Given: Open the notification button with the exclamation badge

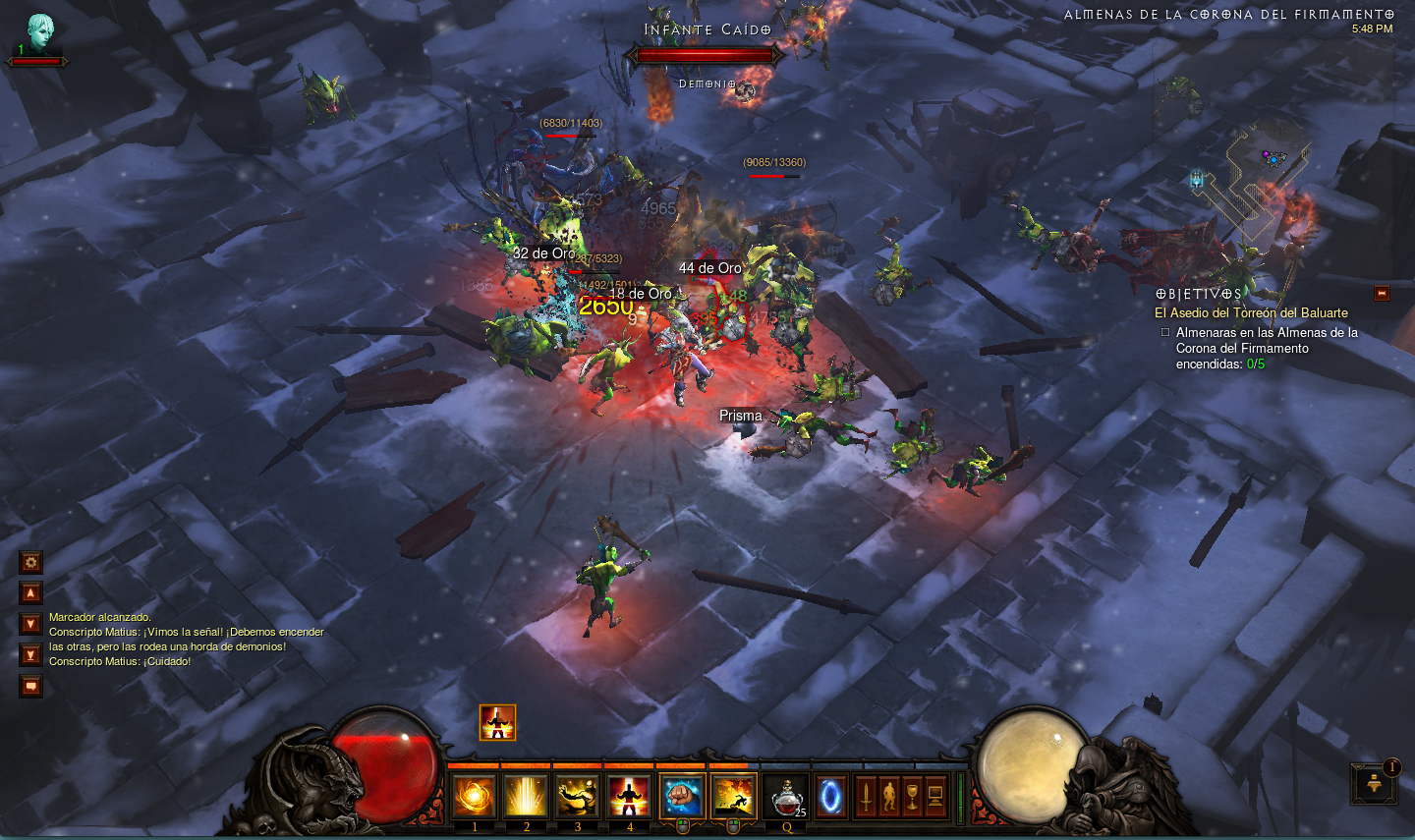Looking at the screenshot, I should tap(1375, 785).
